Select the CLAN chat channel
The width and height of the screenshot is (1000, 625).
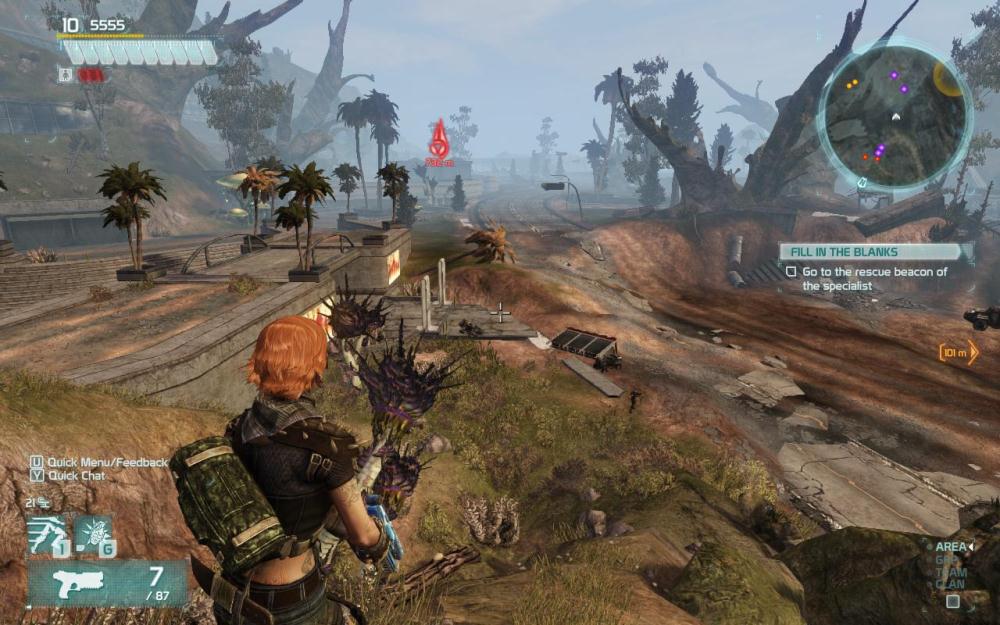click(x=949, y=584)
